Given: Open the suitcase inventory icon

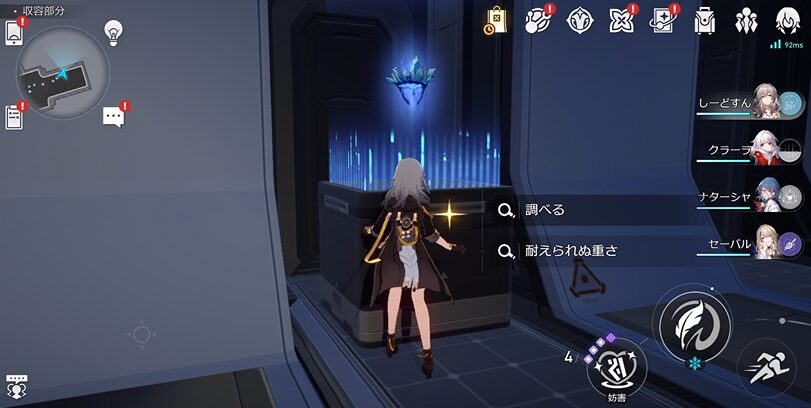Looking at the screenshot, I should click(x=705, y=20).
